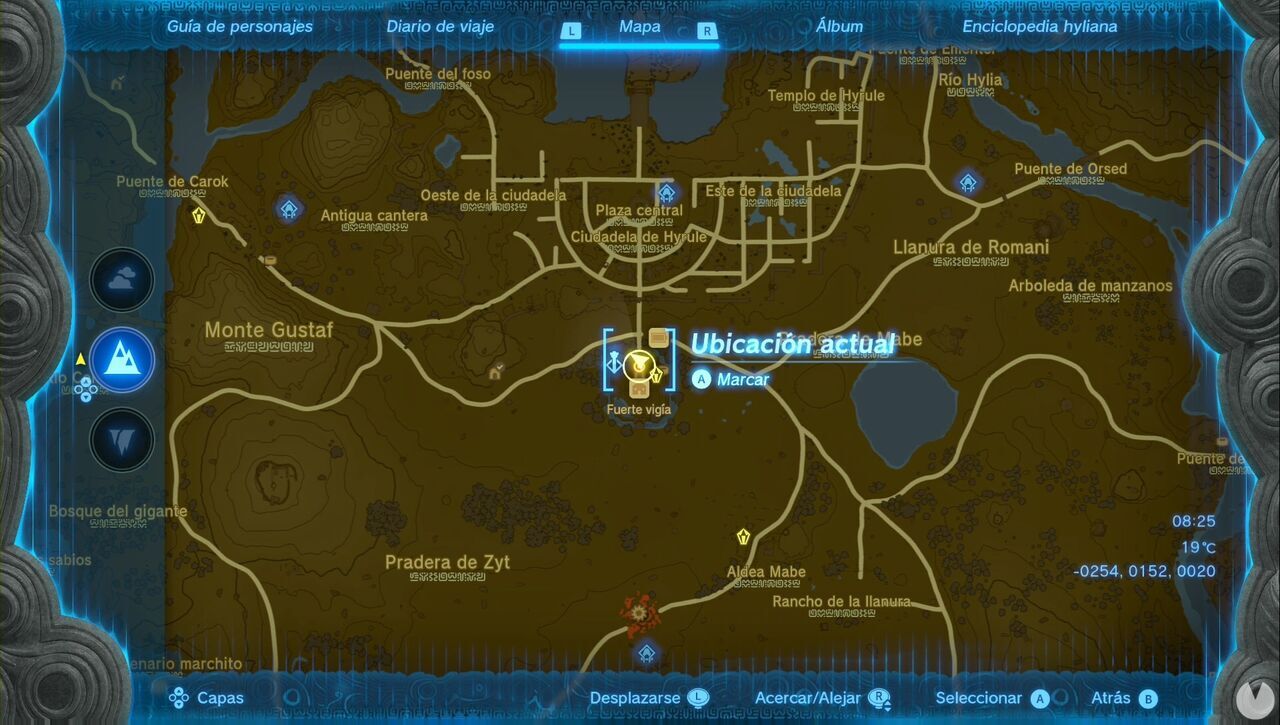The image size is (1280, 725).
Task: Select the Skyview Tower icon at Puente de Carok
Action: tap(200, 213)
